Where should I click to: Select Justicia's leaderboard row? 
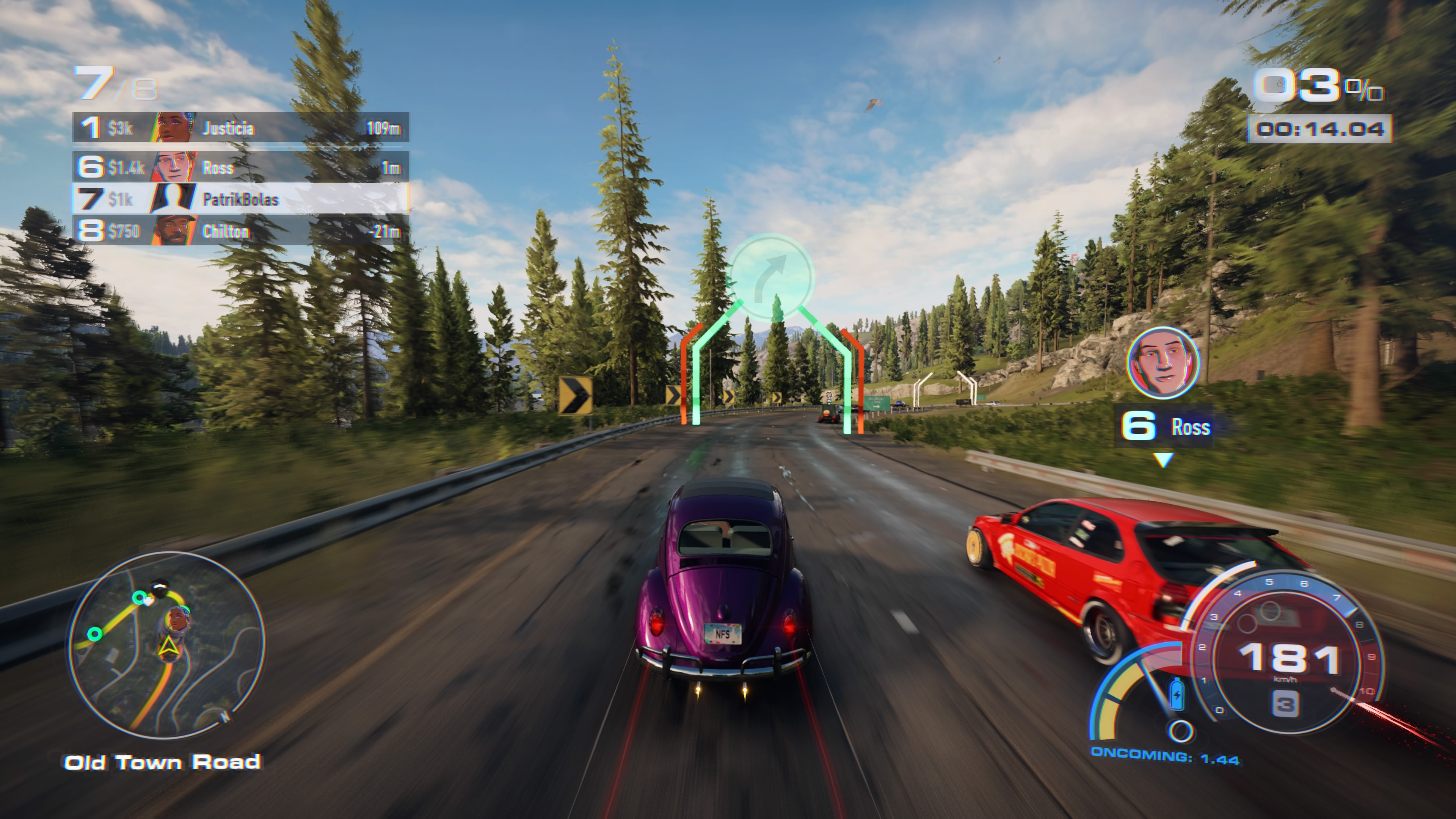(x=240, y=128)
